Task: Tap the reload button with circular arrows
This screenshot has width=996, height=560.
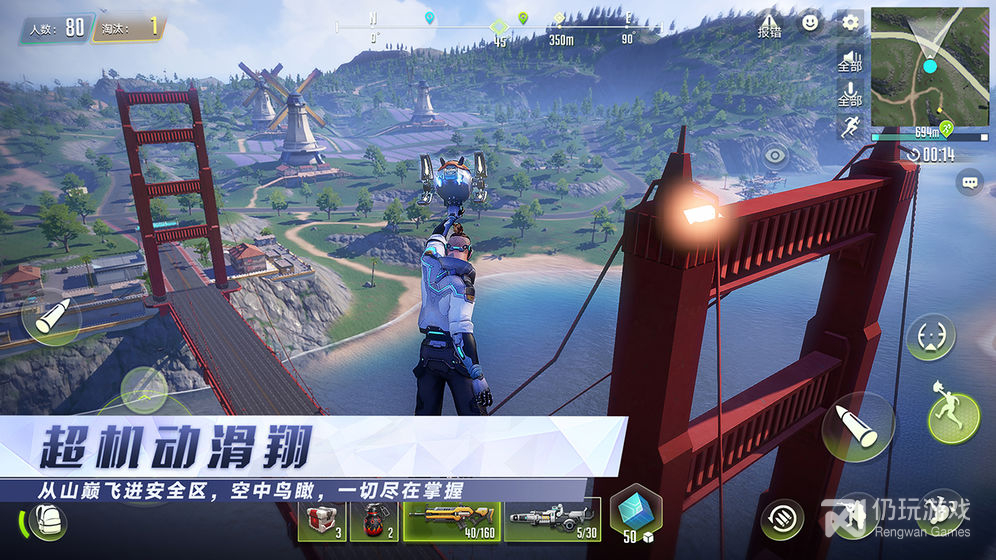Action: point(781,519)
